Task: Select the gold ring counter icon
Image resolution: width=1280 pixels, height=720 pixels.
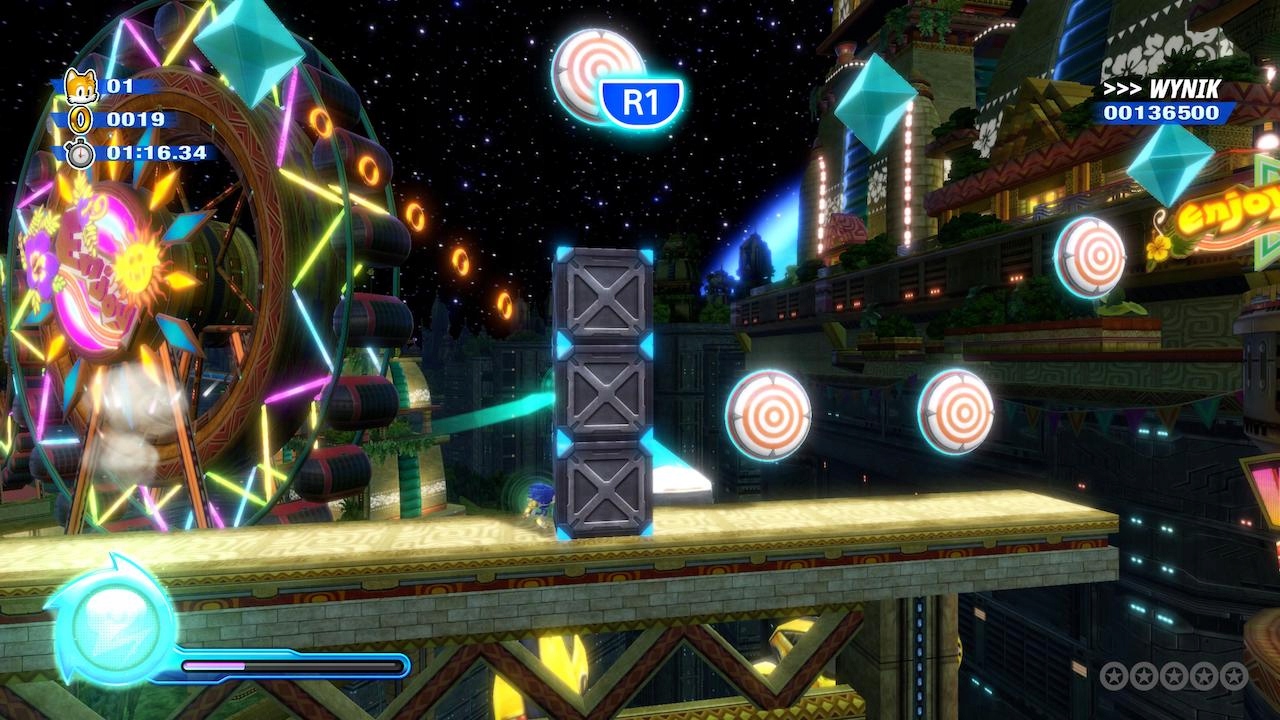Action: coord(79,120)
